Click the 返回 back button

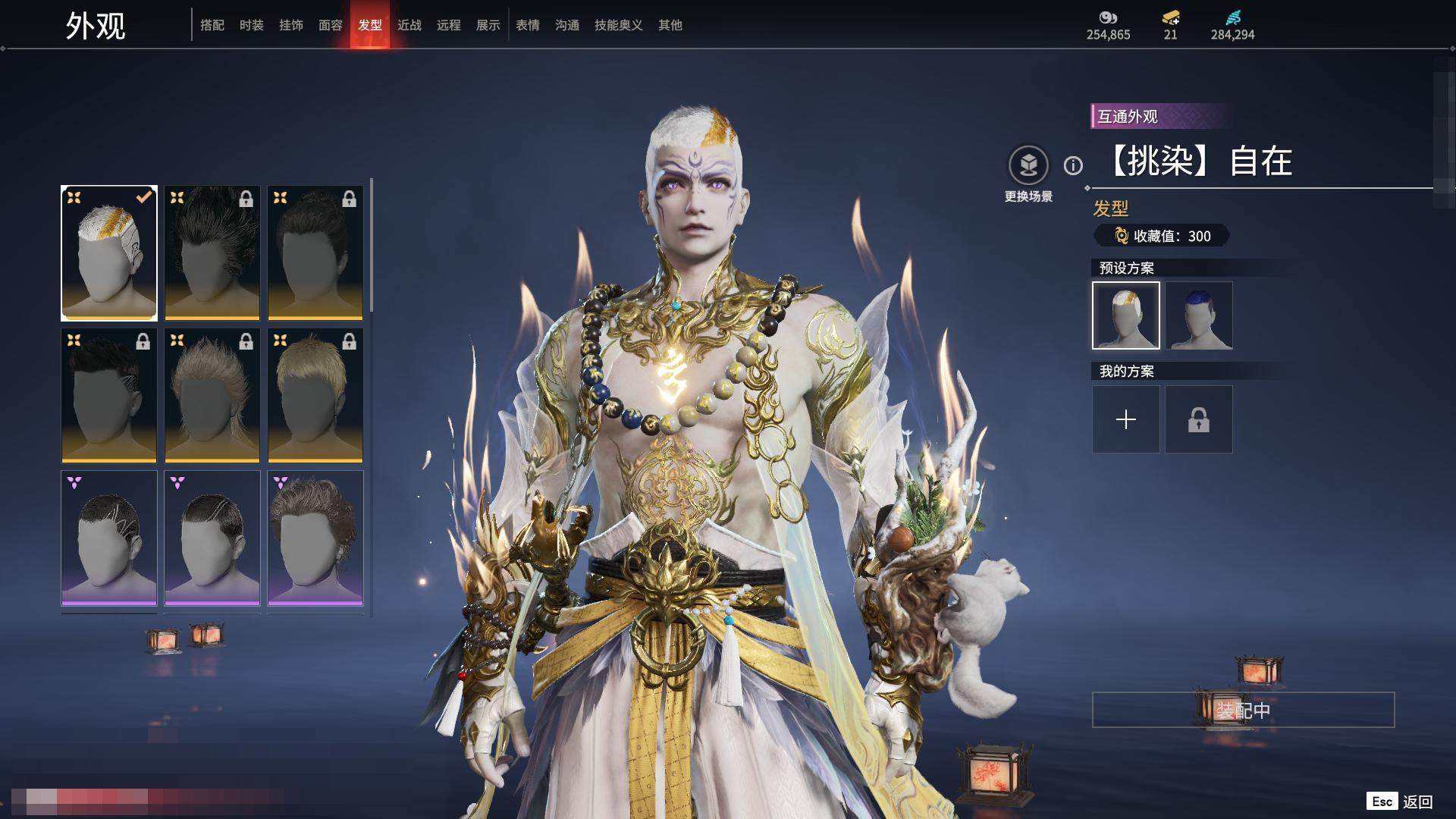click(x=1417, y=802)
